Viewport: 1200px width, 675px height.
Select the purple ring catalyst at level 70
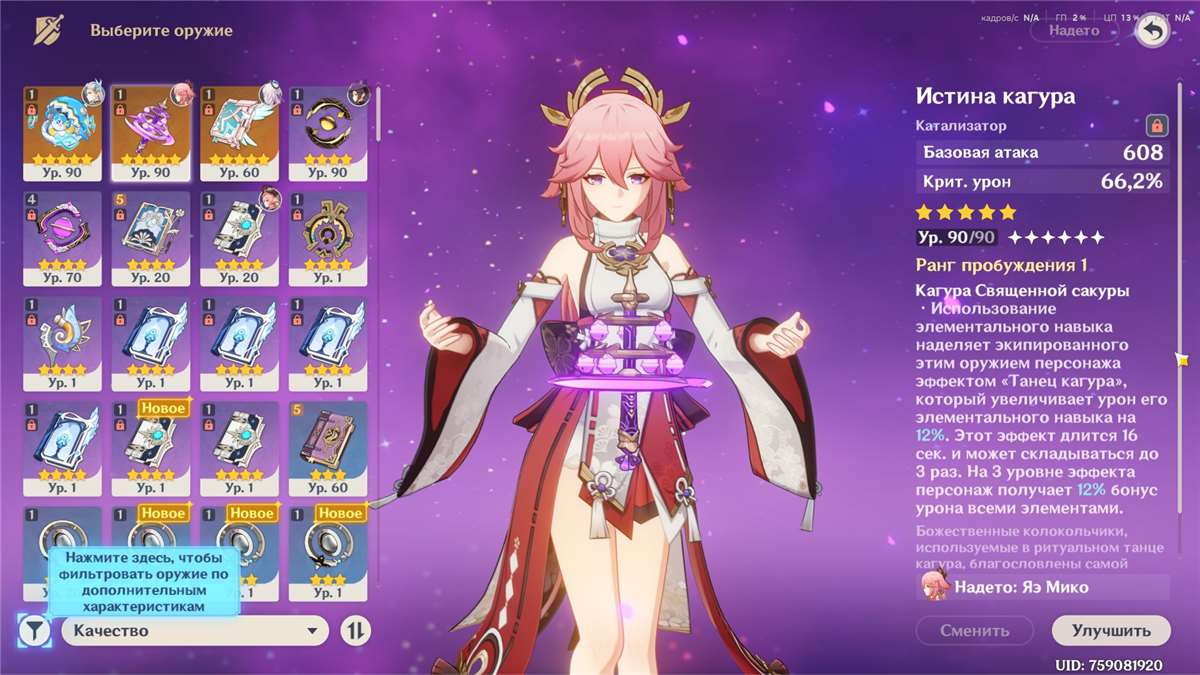click(62, 236)
